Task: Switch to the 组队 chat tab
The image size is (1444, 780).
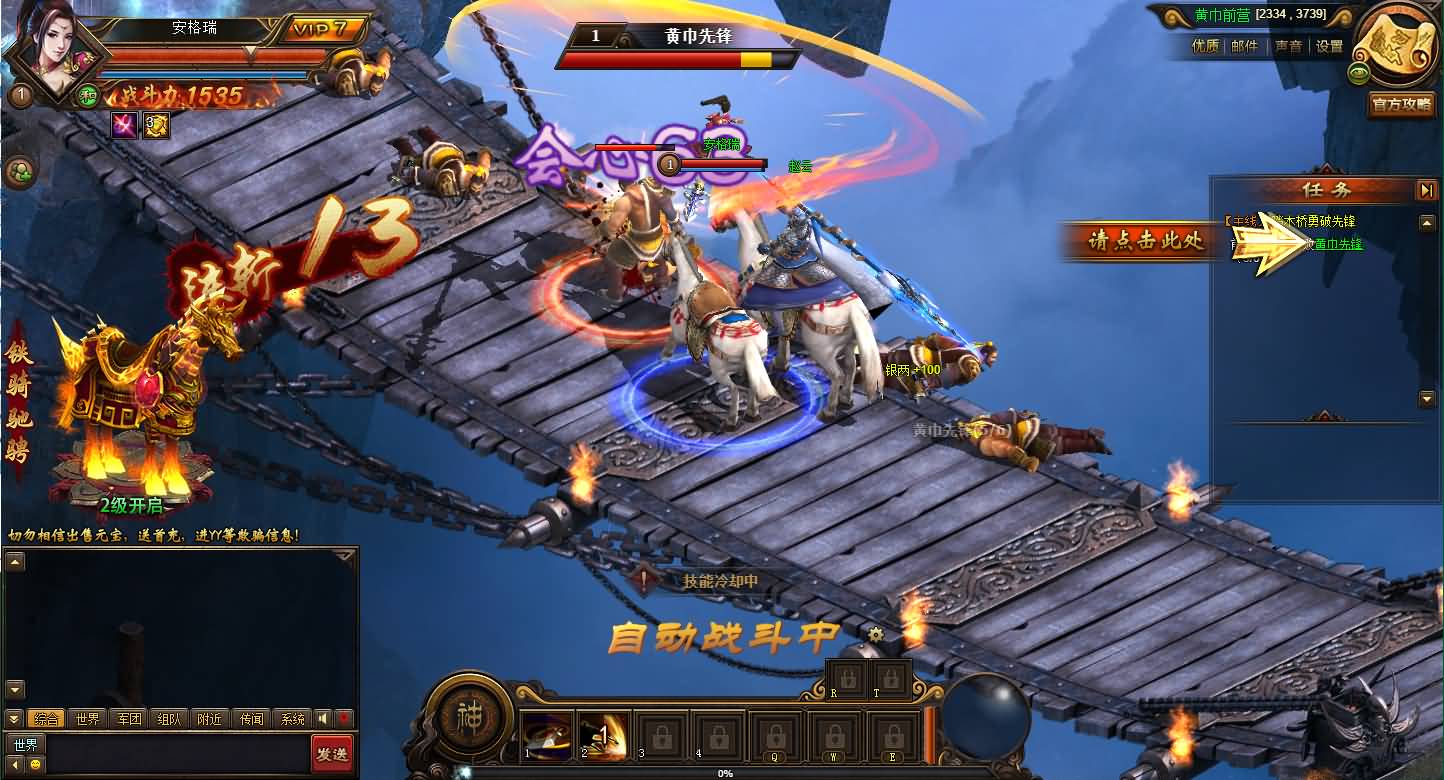Action: click(170, 719)
